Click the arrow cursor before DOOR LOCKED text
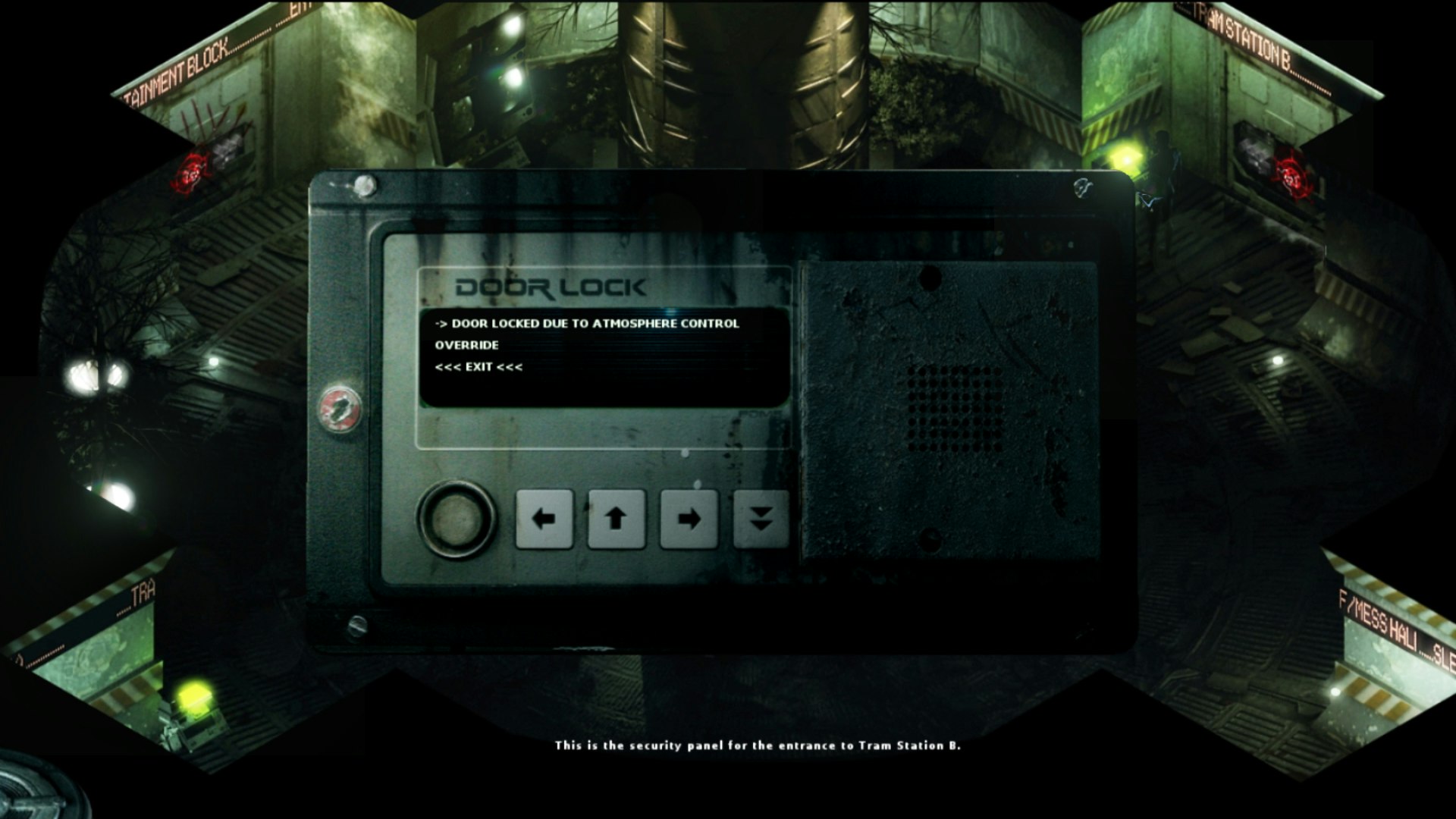Screen dimensions: 1456x819 (x=441, y=322)
